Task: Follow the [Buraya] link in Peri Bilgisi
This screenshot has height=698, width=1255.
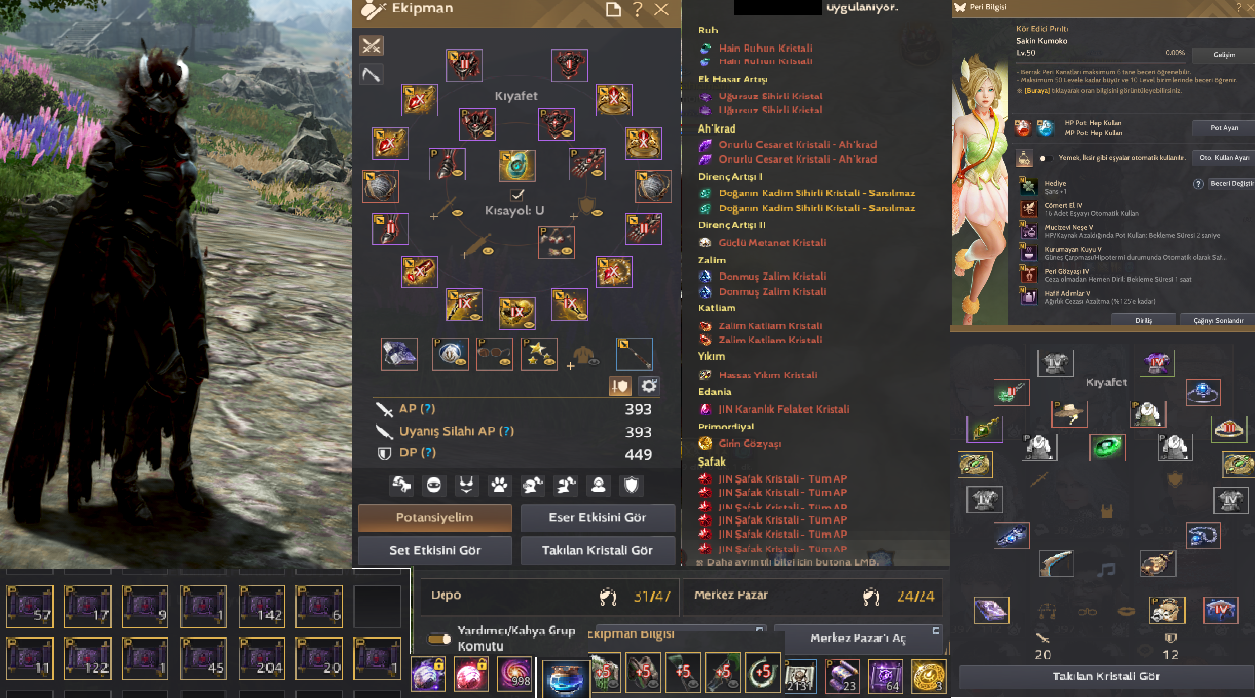Action: coord(1037,91)
